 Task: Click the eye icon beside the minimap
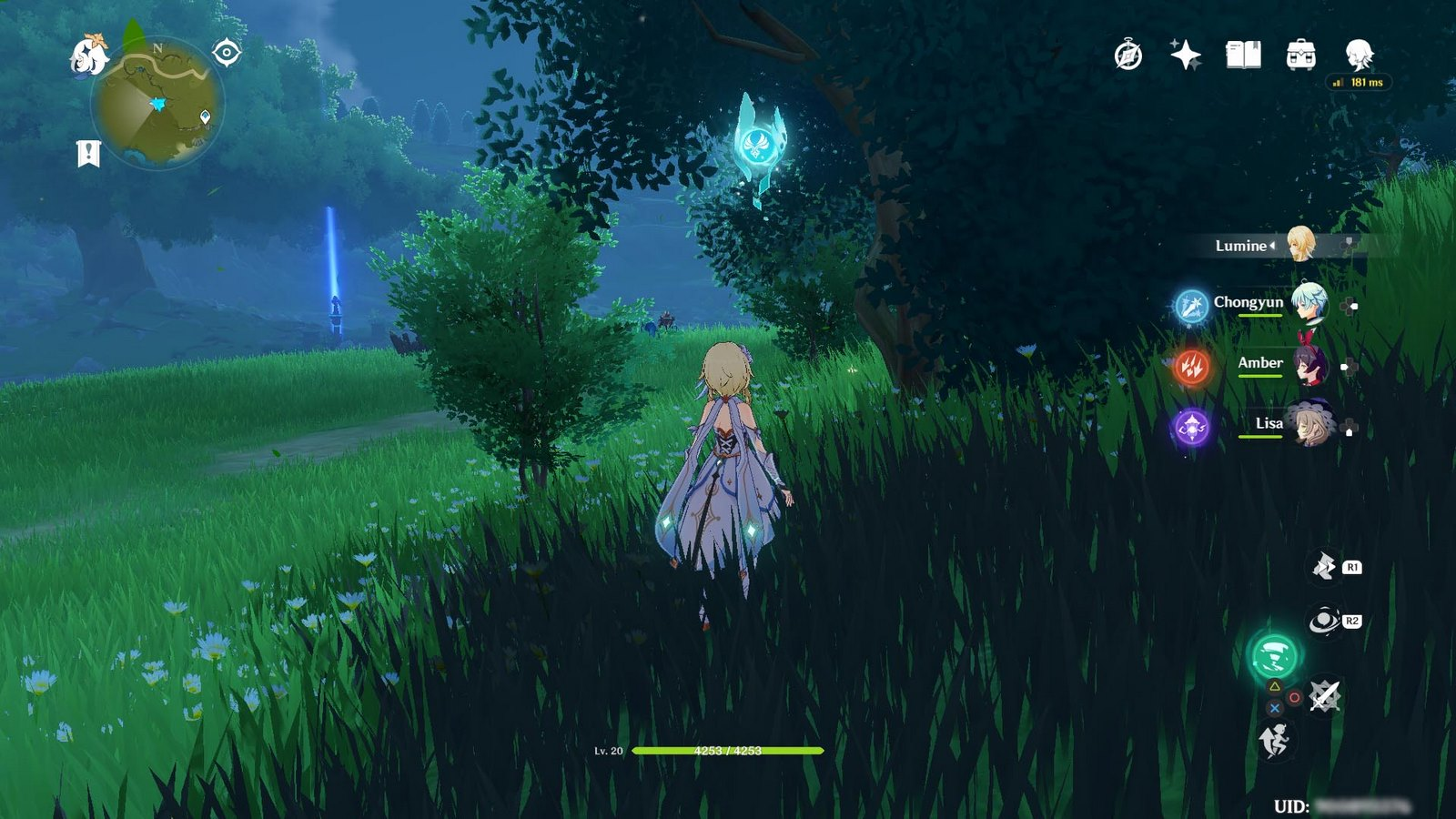click(226, 53)
